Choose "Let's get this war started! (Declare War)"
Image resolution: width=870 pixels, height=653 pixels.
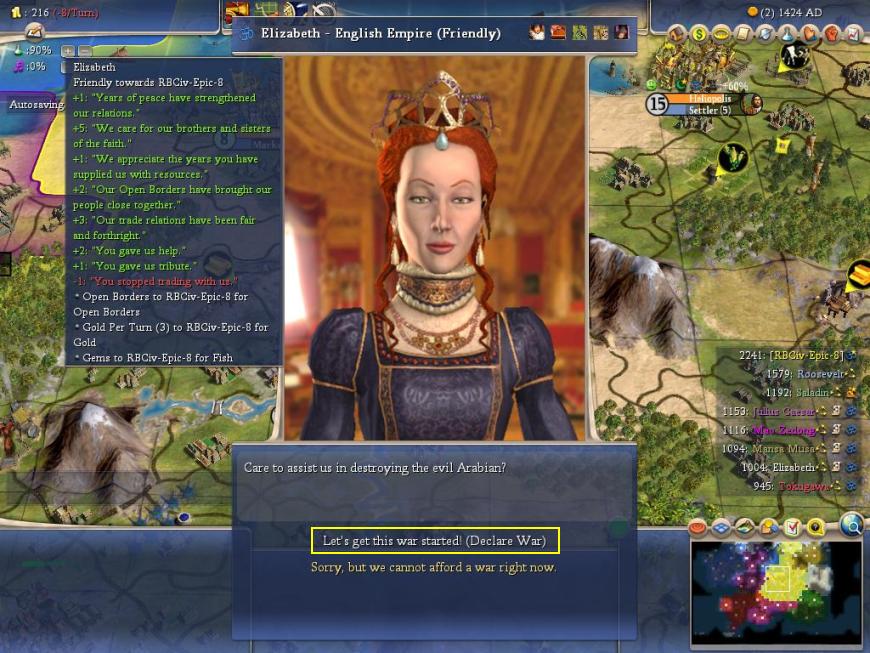tap(434, 541)
